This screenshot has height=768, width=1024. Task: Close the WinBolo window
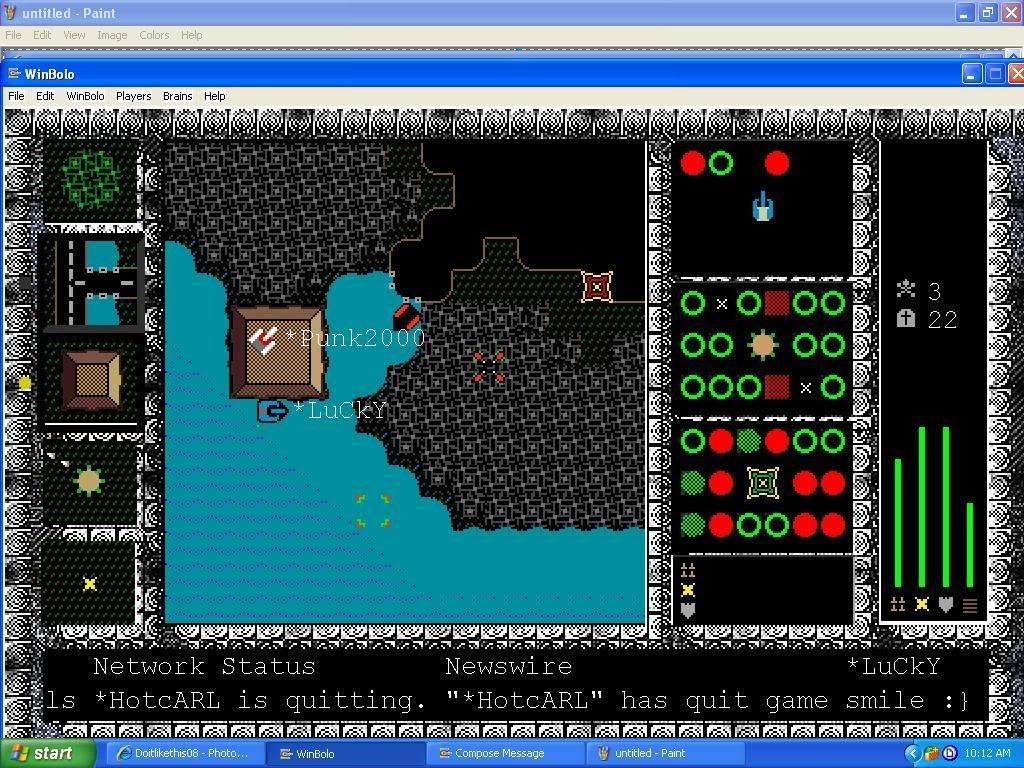pos(1016,74)
